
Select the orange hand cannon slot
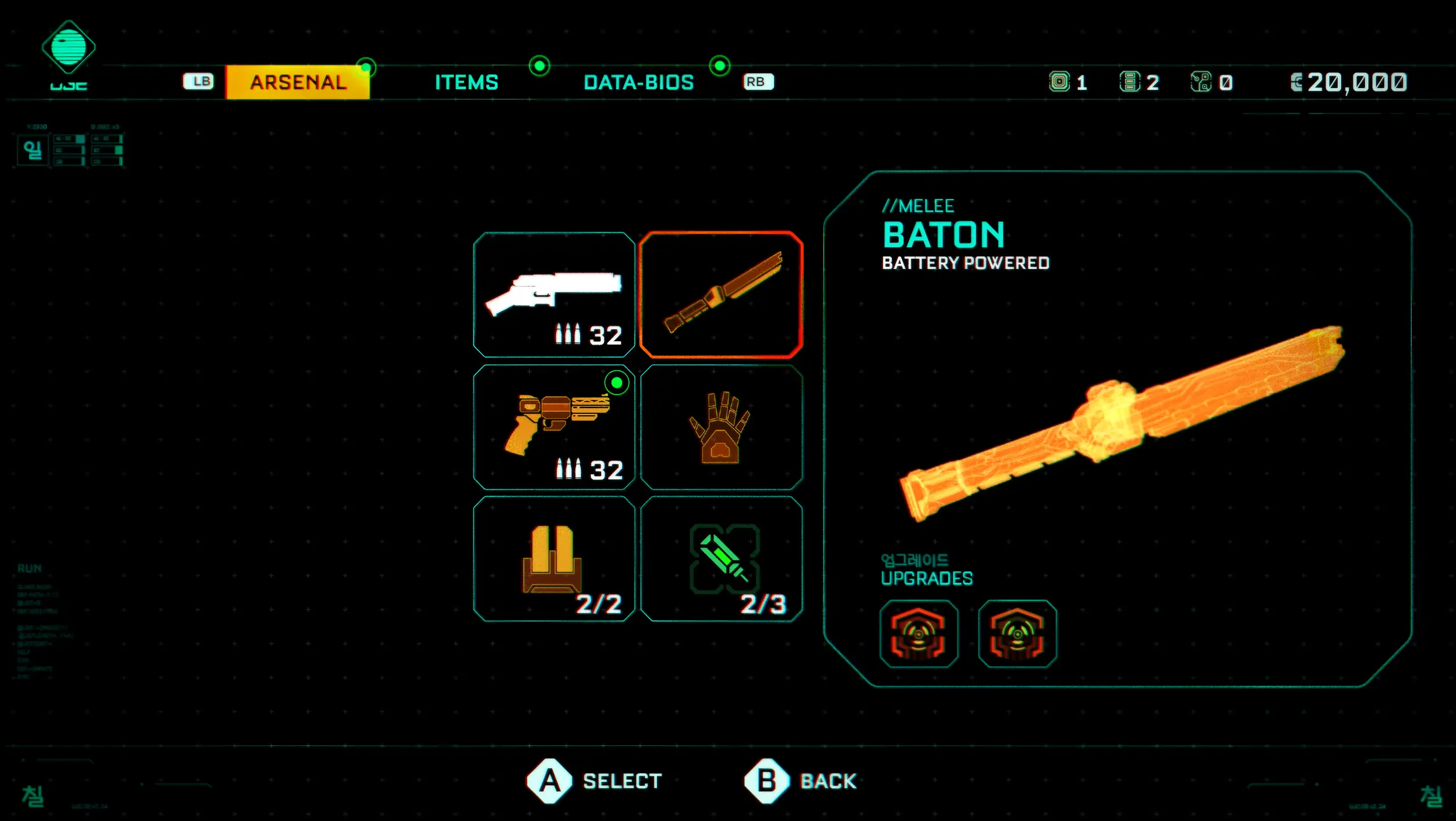pos(554,427)
